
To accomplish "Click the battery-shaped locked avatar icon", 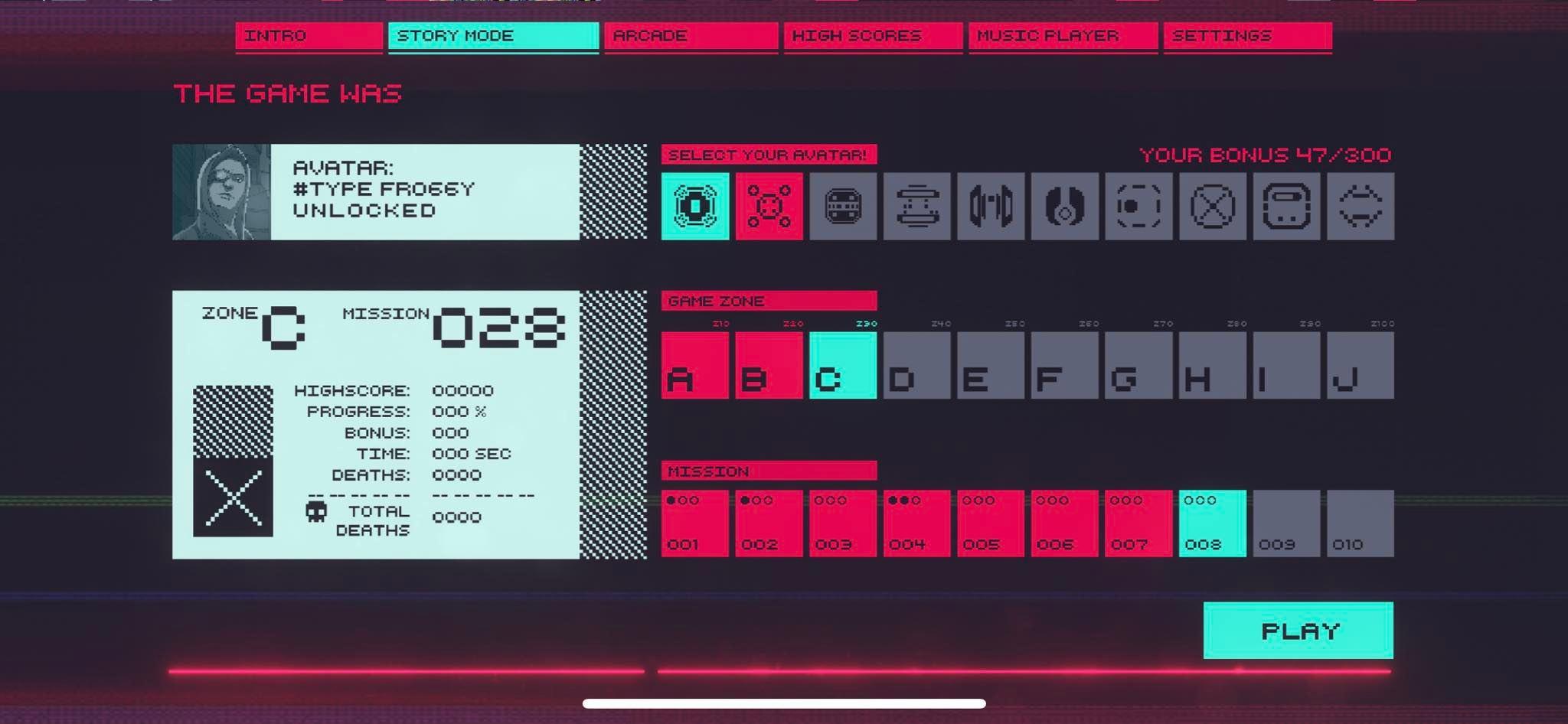I will (x=1285, y=207).
